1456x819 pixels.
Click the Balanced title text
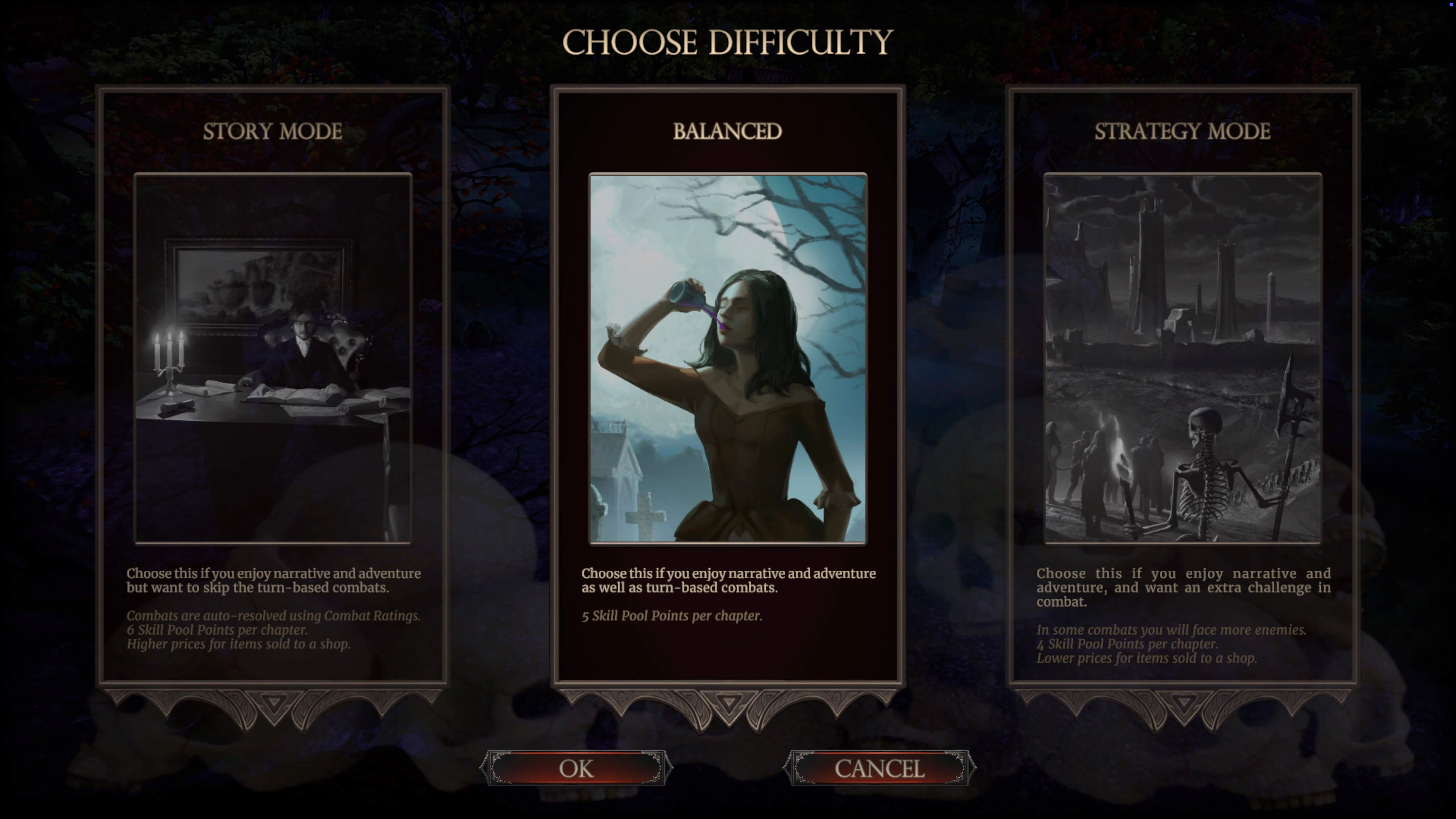tap(728, 131)
